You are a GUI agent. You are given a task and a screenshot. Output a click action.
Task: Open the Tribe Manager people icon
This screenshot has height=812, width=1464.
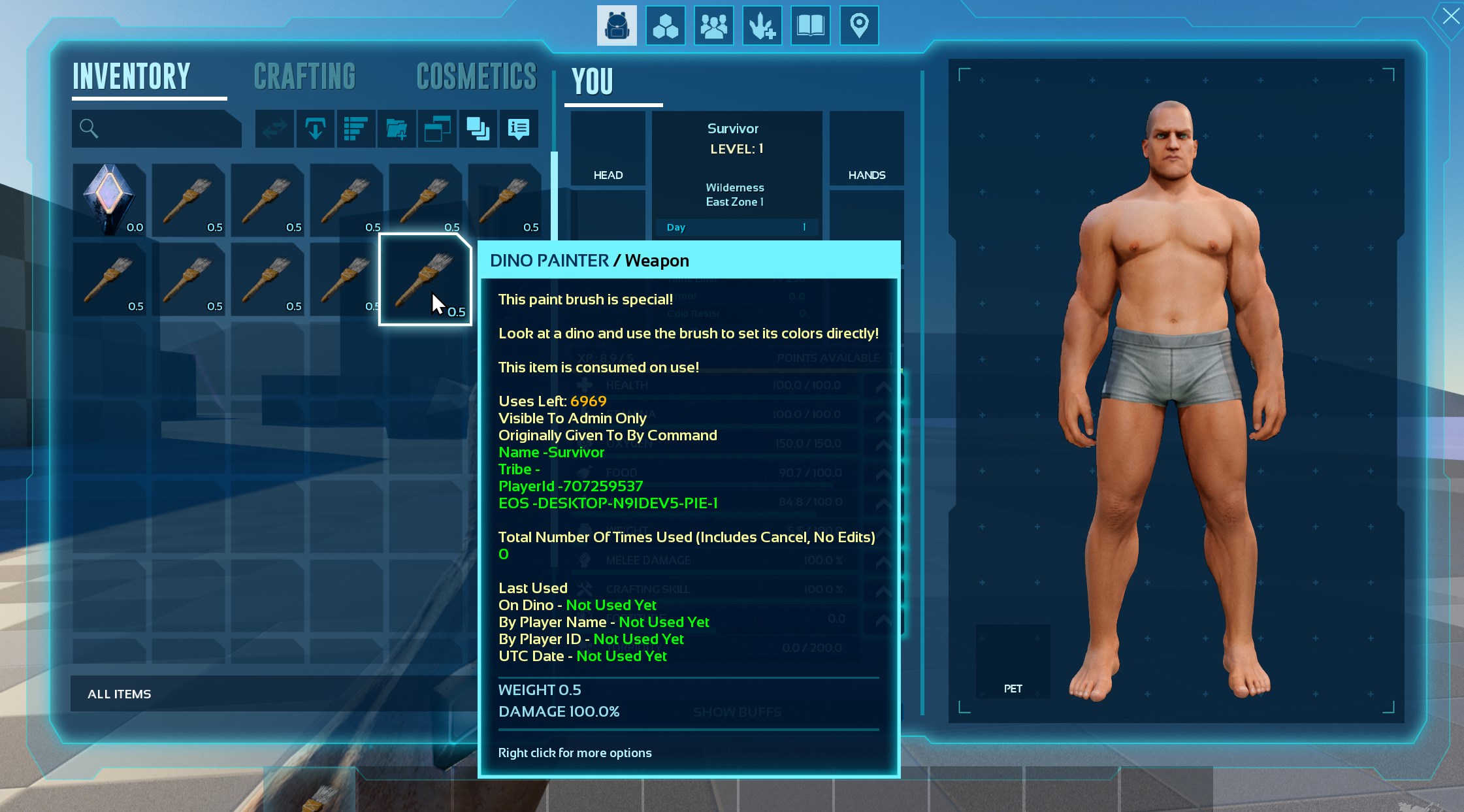coord(713,25)
